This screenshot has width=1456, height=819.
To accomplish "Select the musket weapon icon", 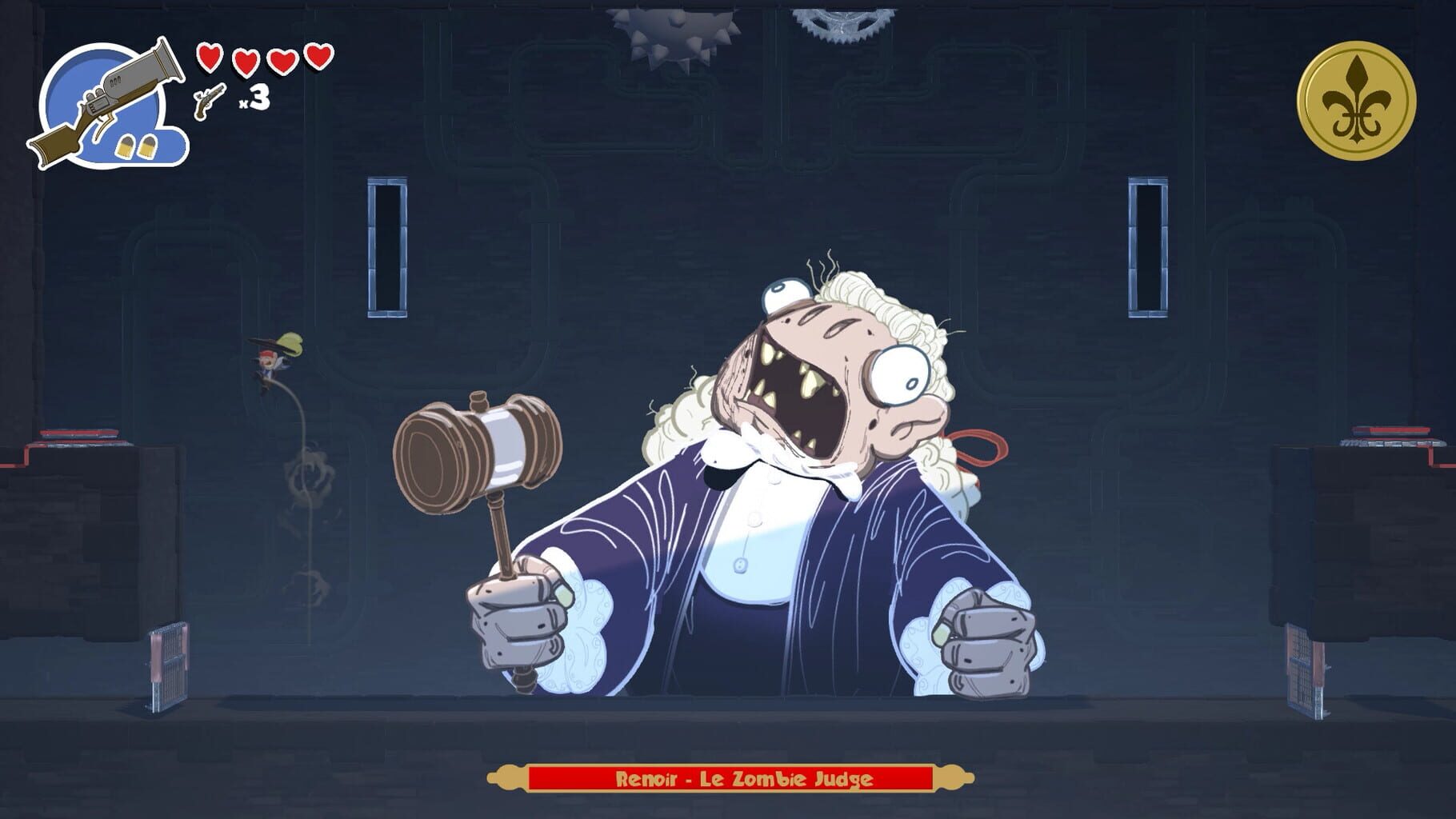I will click(112, 96).
